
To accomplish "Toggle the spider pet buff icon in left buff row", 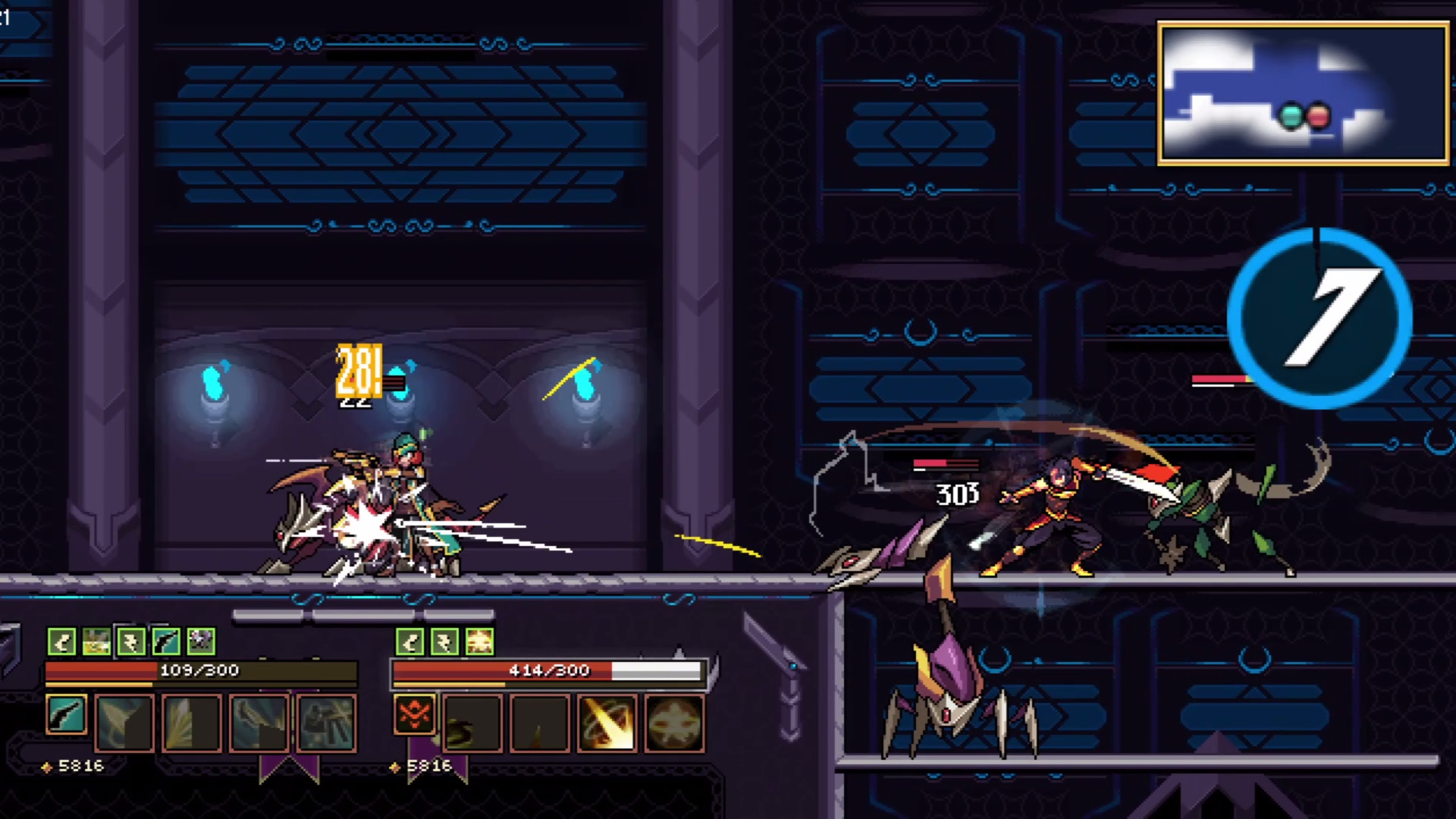I will click(x=200, y=642).
